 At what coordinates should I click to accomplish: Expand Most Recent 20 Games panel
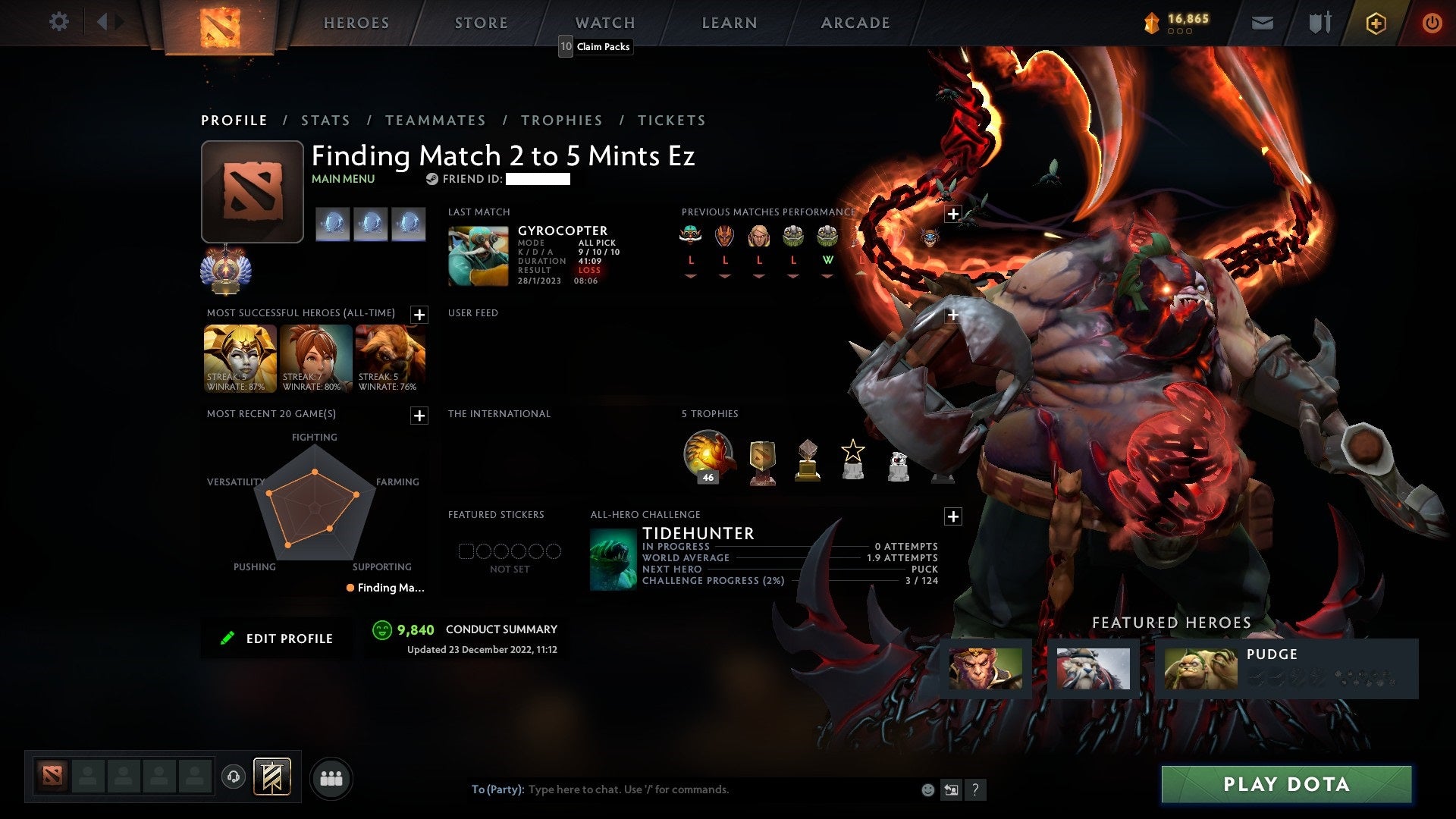point(418,416)
